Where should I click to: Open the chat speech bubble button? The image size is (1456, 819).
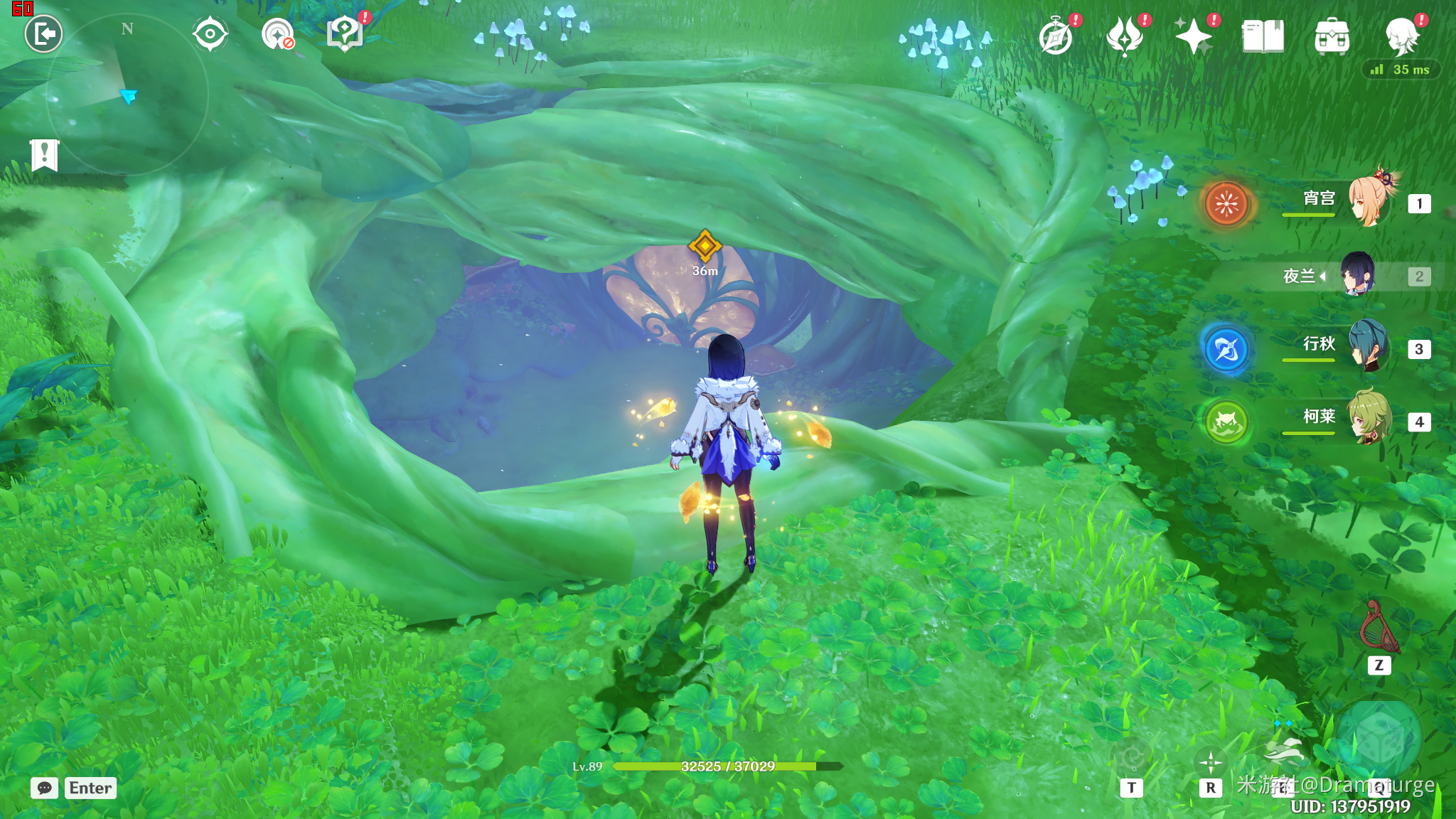[44, 788]
